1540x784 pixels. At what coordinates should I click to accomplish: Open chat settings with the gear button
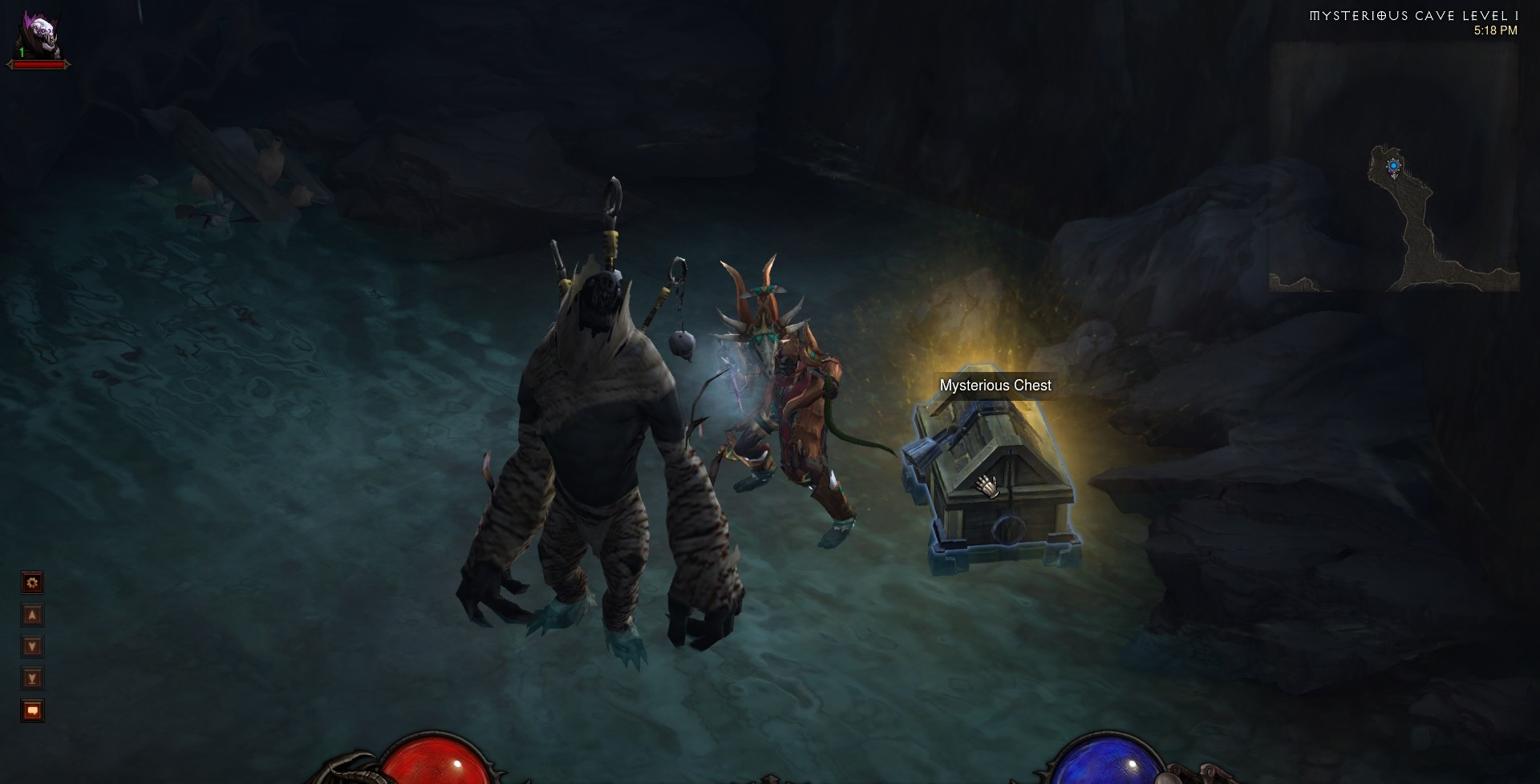pos(32,583)
